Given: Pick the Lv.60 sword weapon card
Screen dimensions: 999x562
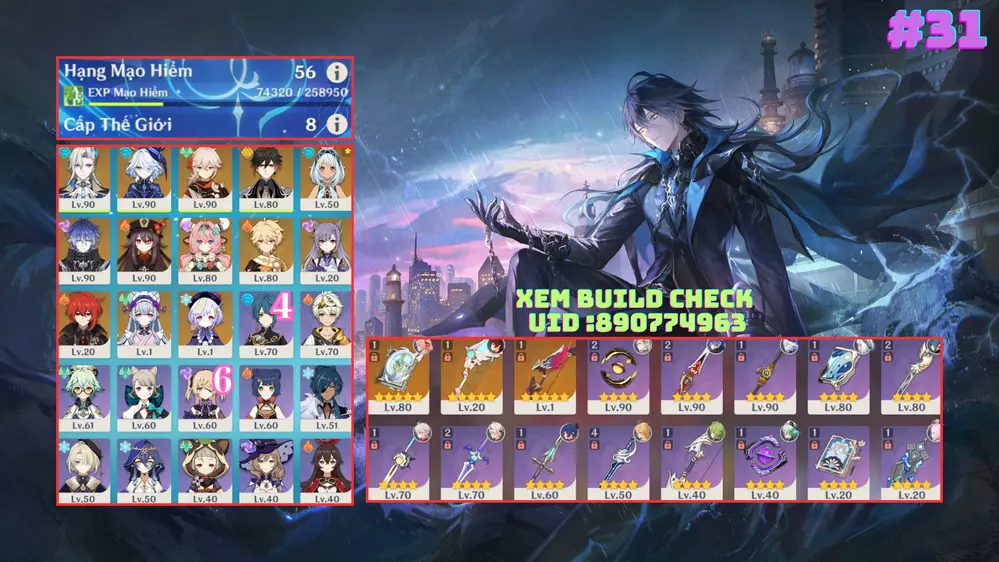Looking at the screenshot, I should click(x=544, y=460).
